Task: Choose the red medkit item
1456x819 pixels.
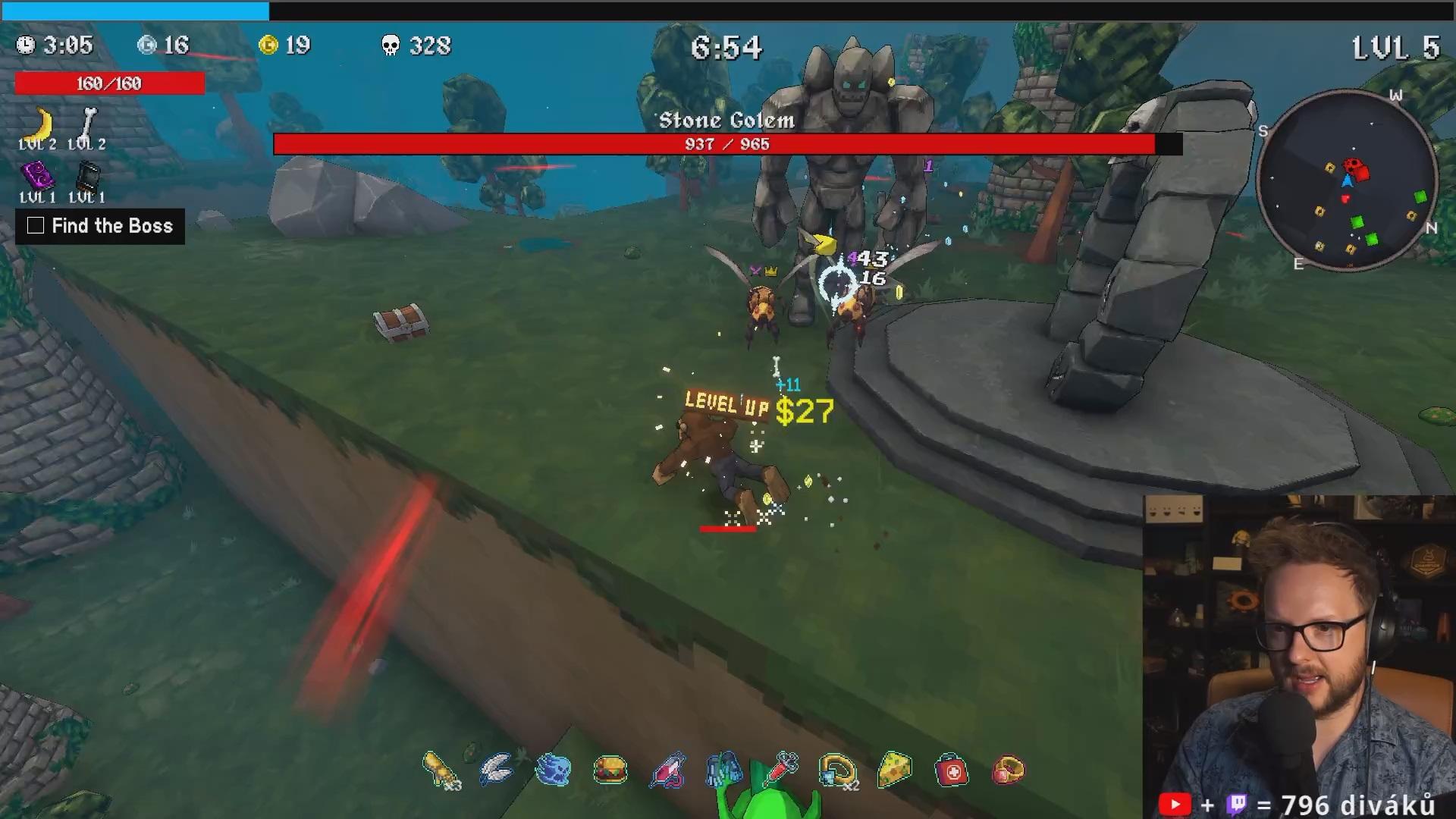Action: click(952, 771)
